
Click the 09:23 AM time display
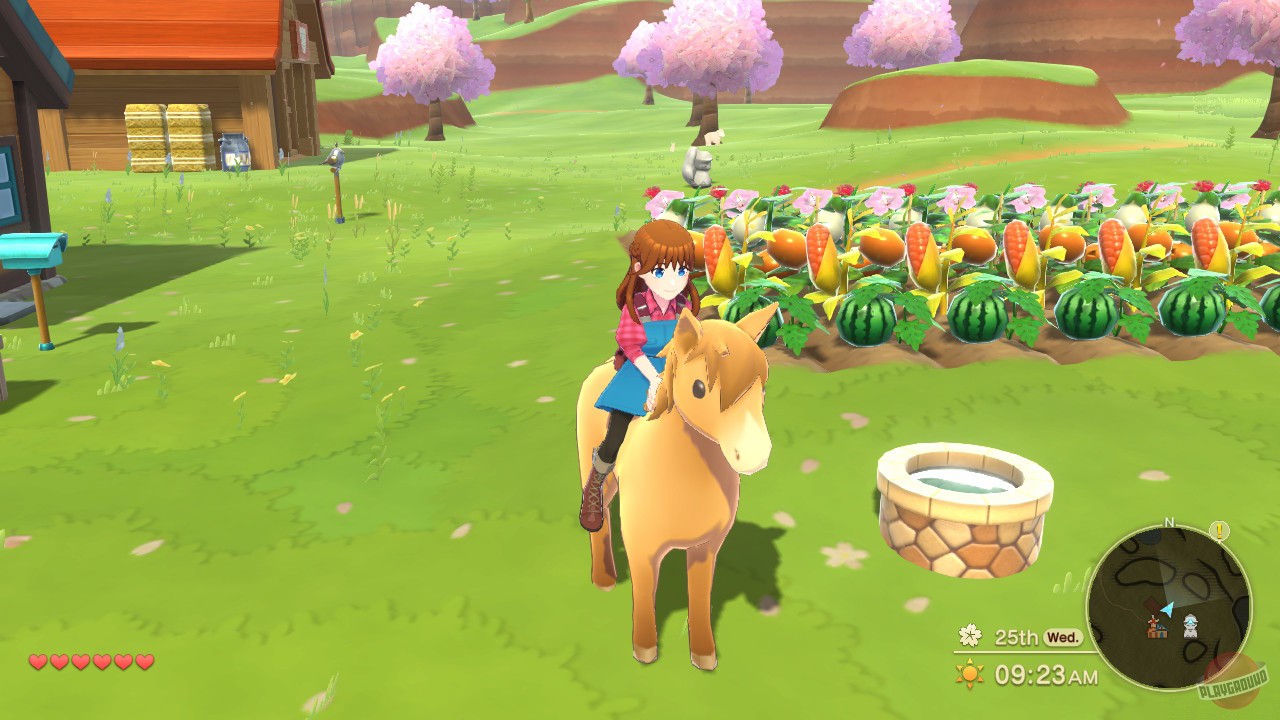tap(1045, 674)
